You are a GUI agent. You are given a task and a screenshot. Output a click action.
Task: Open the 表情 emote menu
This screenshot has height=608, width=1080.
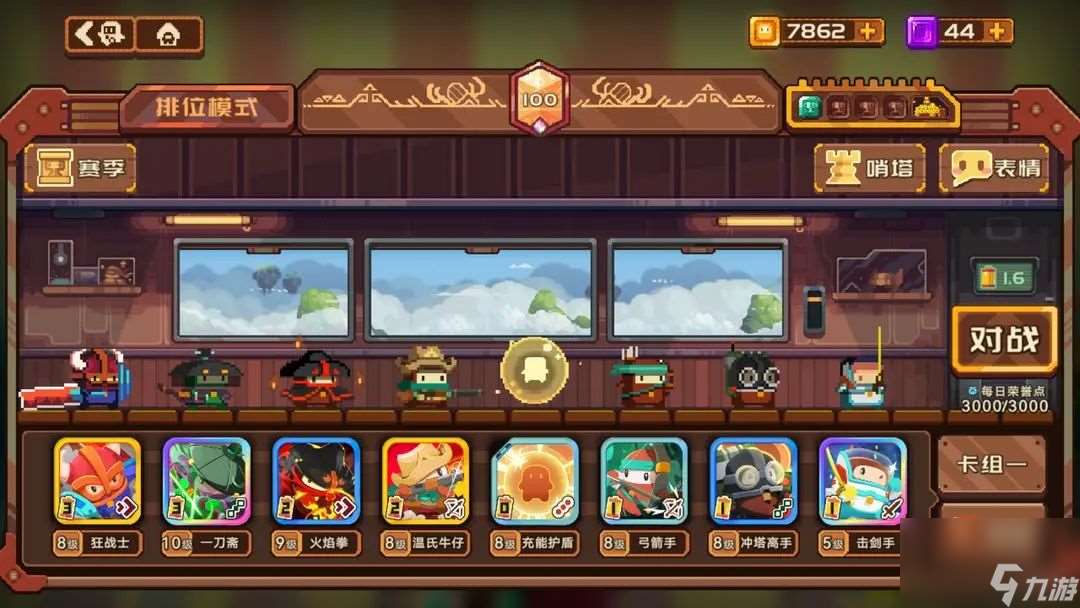point(993,168)
